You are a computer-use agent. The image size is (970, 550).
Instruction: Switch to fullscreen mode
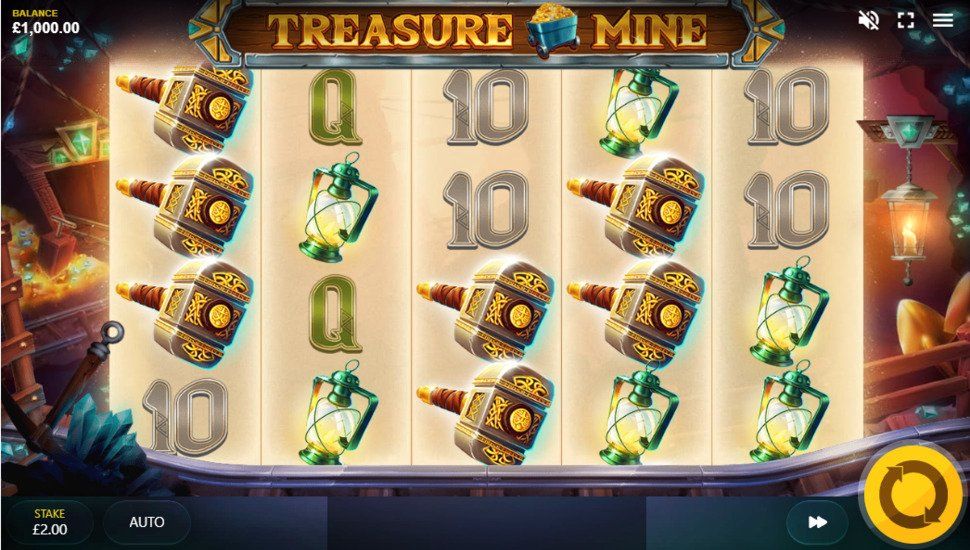(906, 20)
